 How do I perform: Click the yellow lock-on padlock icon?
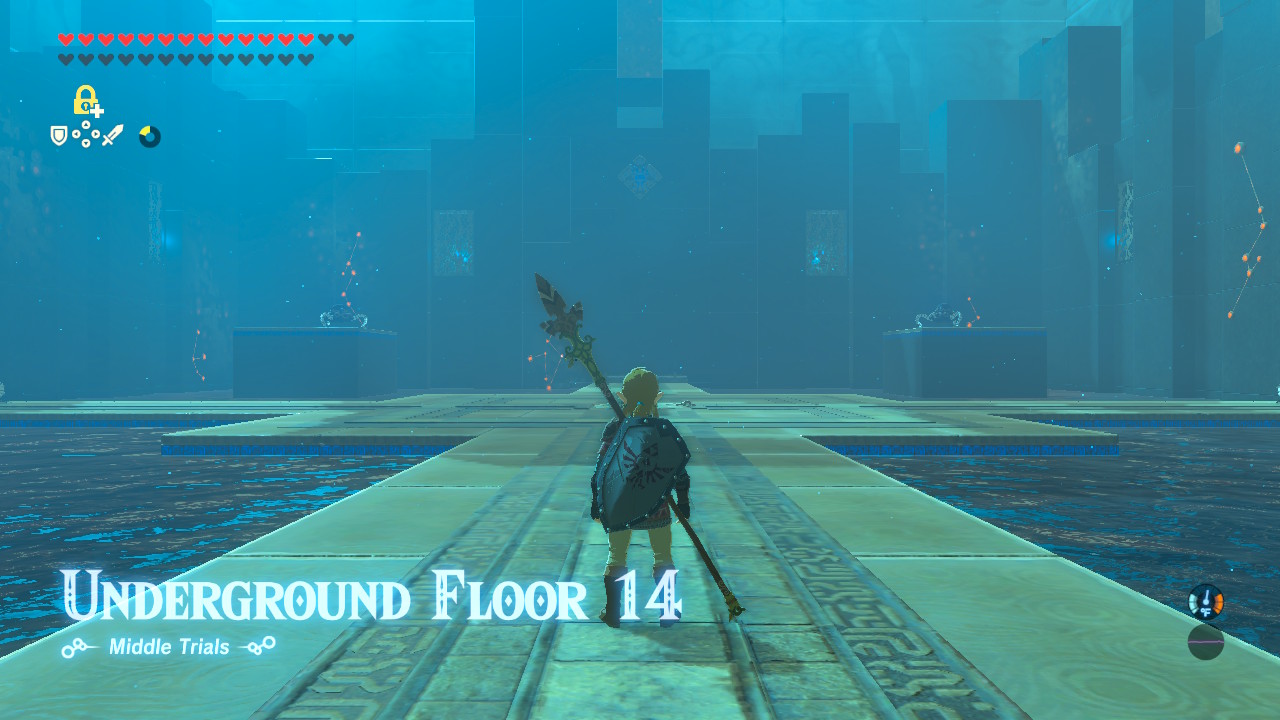pos(84,99)
